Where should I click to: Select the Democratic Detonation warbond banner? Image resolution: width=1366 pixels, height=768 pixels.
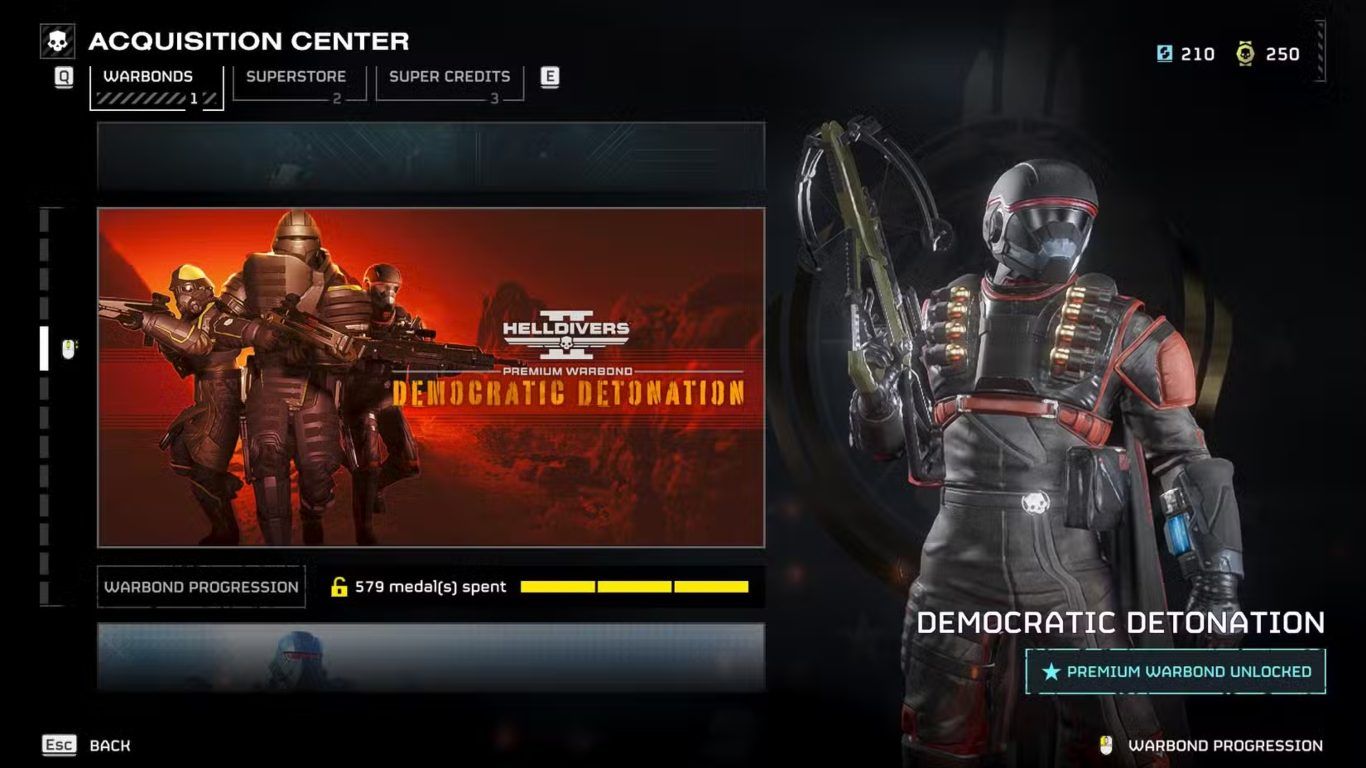tap(431, 377)
